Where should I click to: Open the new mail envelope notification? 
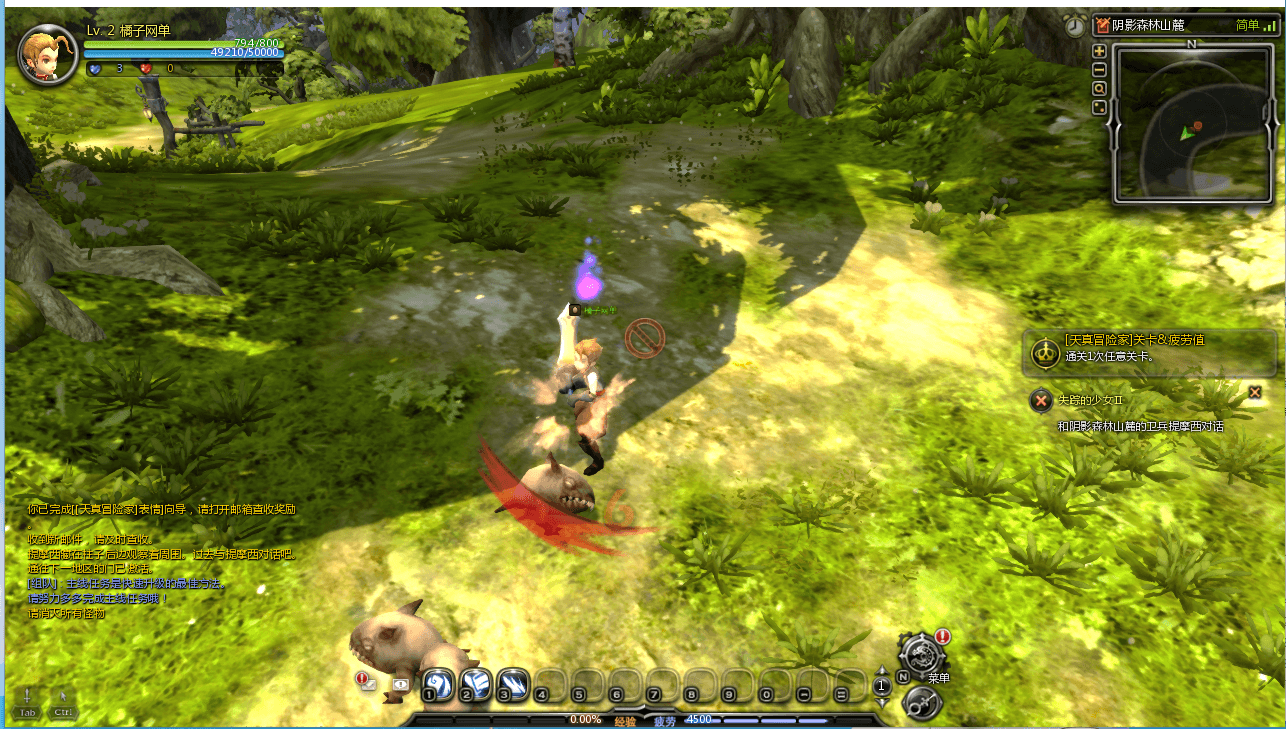(367, 684)
